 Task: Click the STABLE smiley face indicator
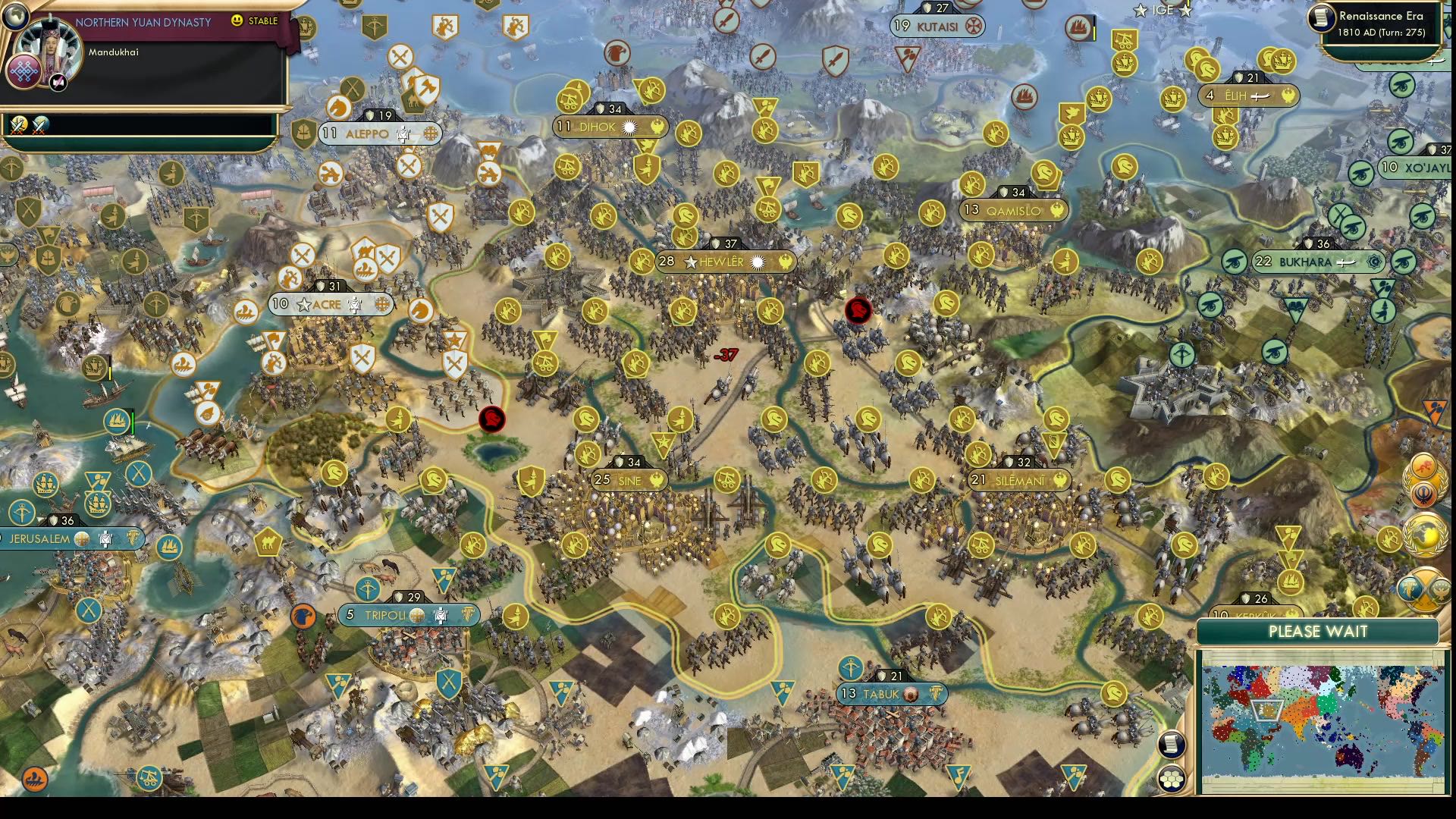[x=237, y=20]
